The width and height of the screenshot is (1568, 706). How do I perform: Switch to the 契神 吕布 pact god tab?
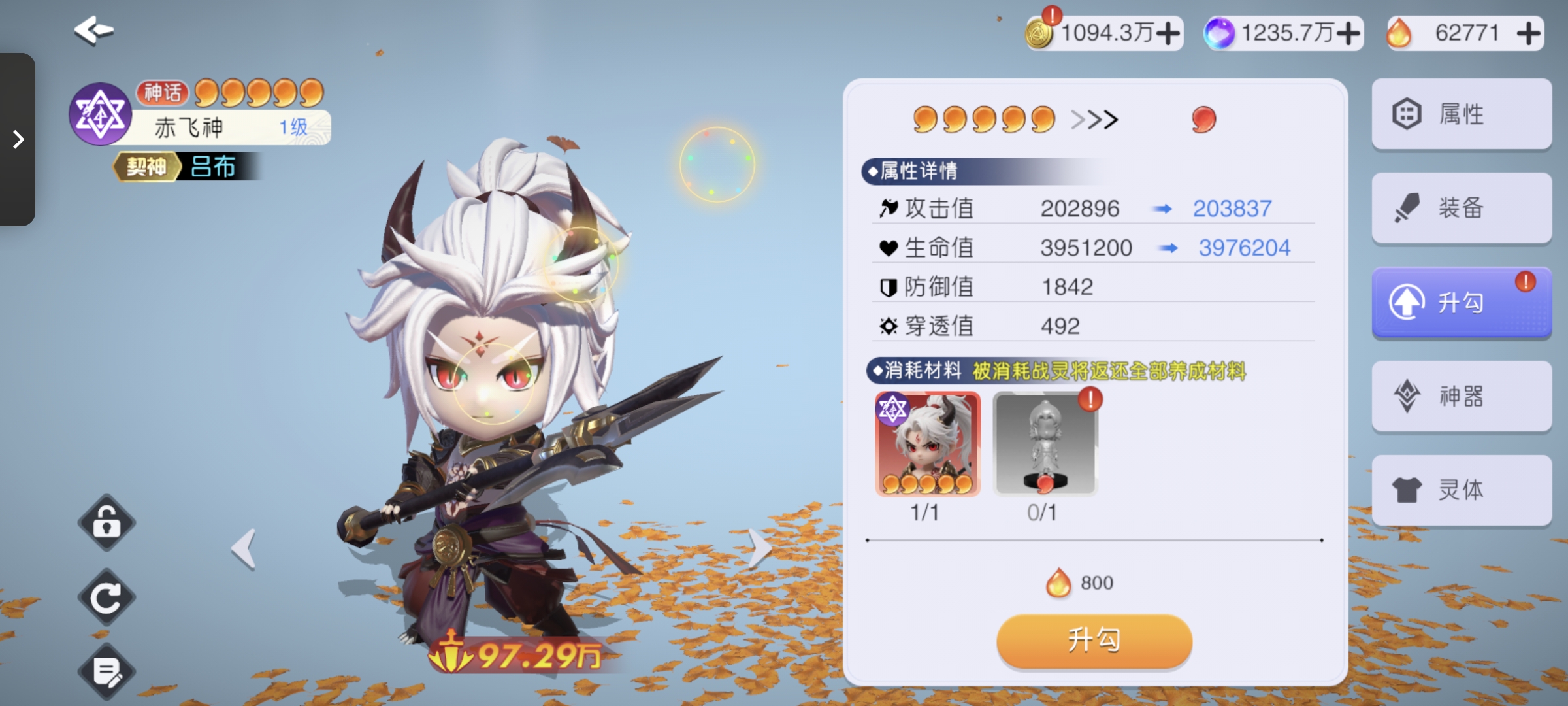point(185,167)
